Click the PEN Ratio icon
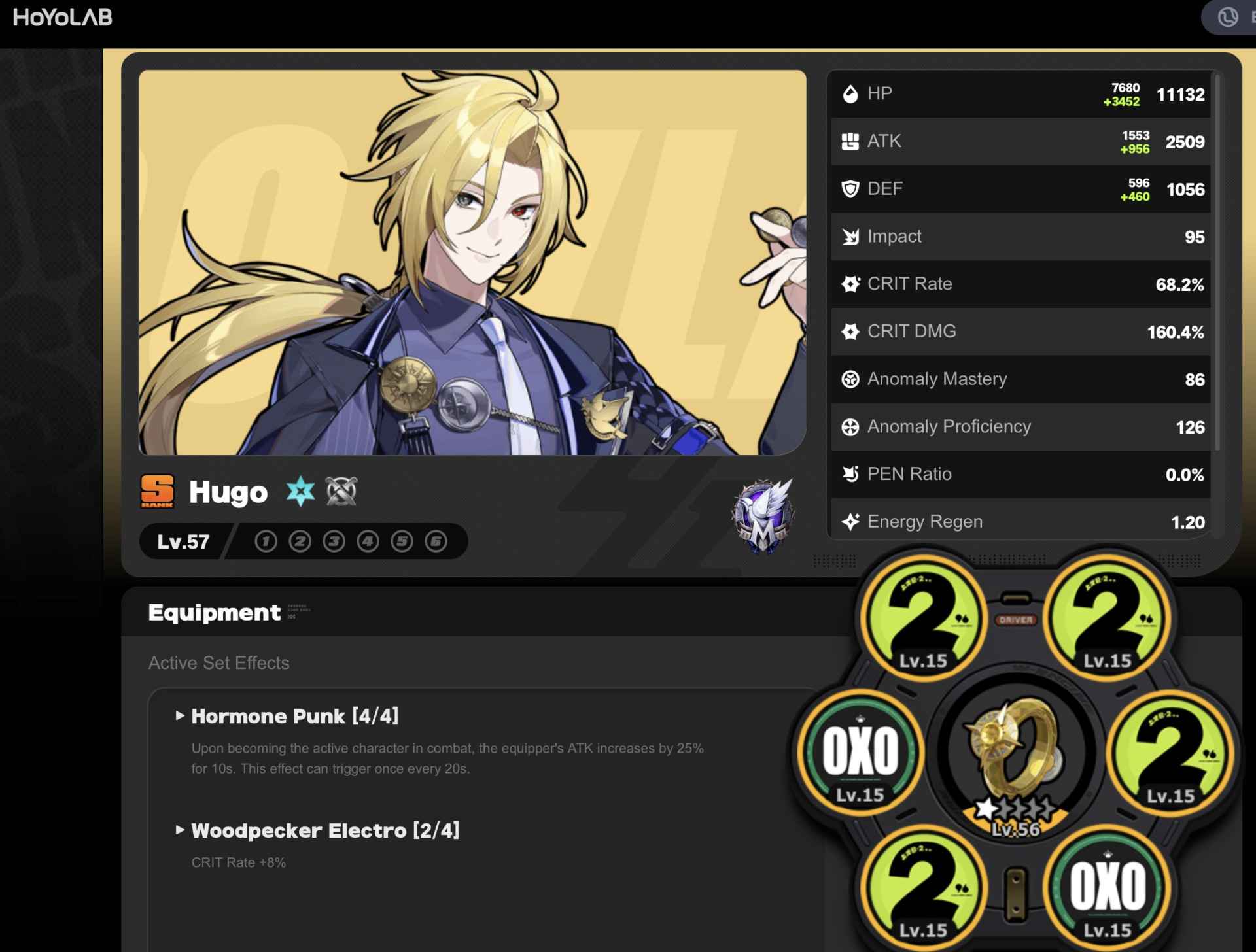The image size is (1256, 952). (x=849, y=473)
